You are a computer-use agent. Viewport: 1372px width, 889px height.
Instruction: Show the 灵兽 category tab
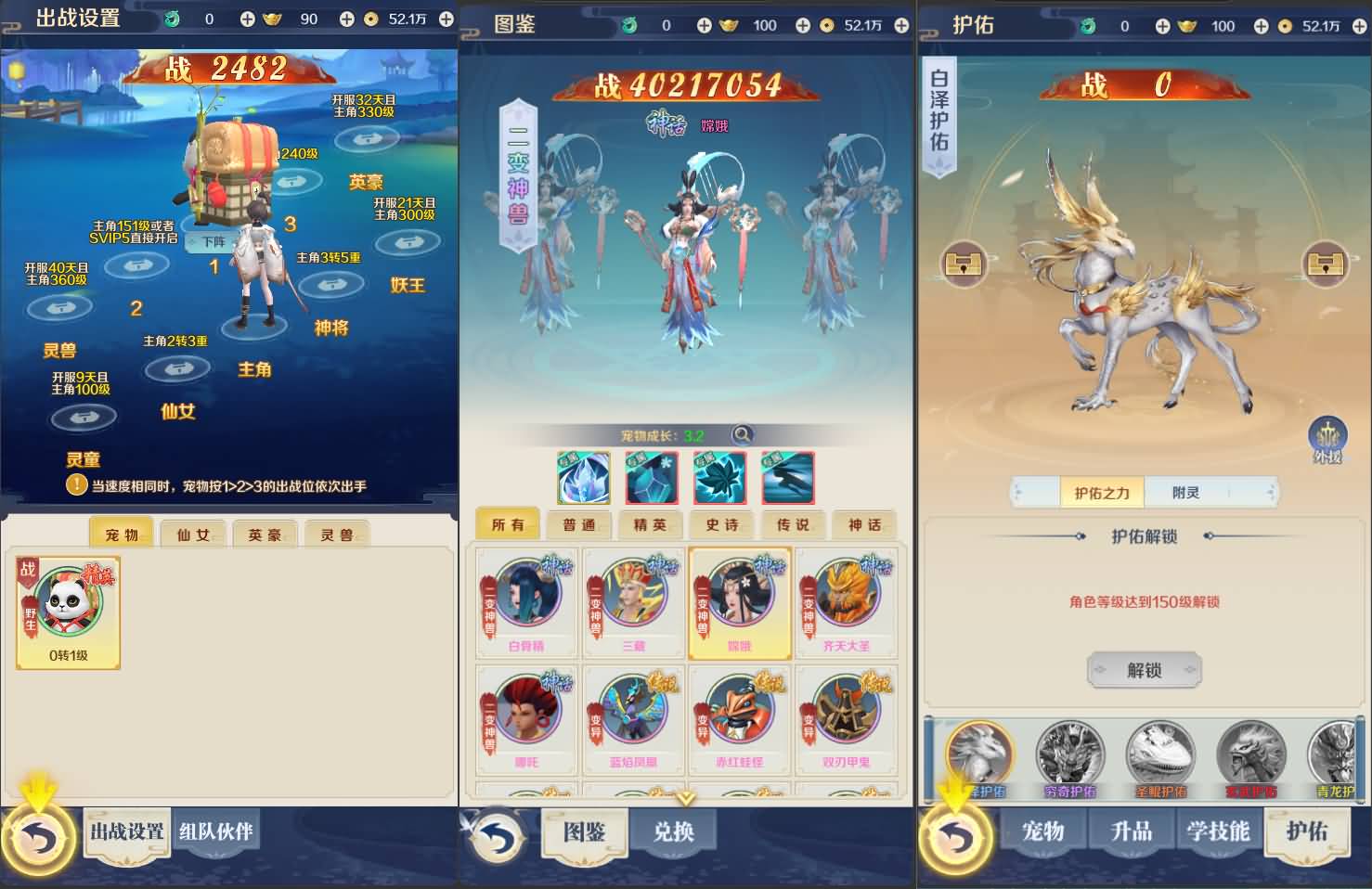[x=336, y=535]
